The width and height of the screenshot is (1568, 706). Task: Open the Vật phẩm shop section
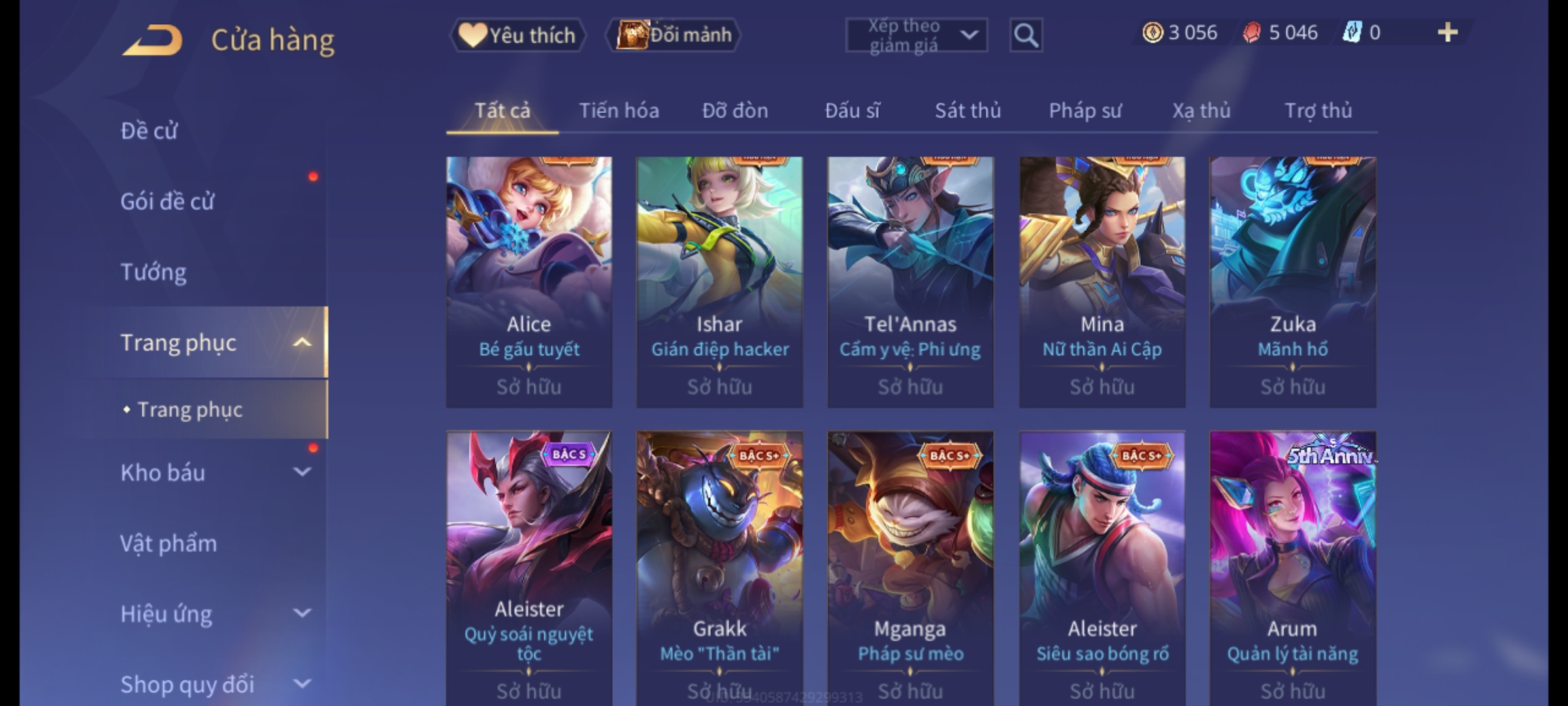169,544
